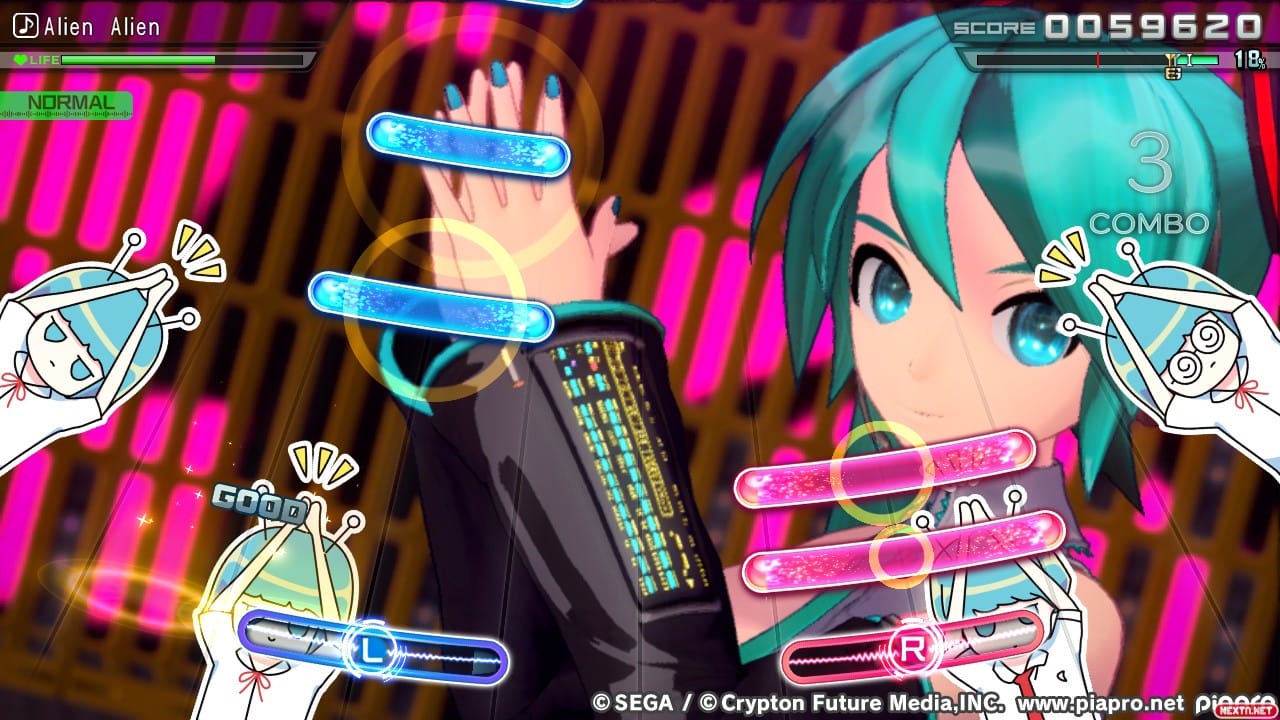Viewport: 1280px width, 720px height.
Task: Click the trophy rank marker on the progress bar
Action: coord(1170,62)
